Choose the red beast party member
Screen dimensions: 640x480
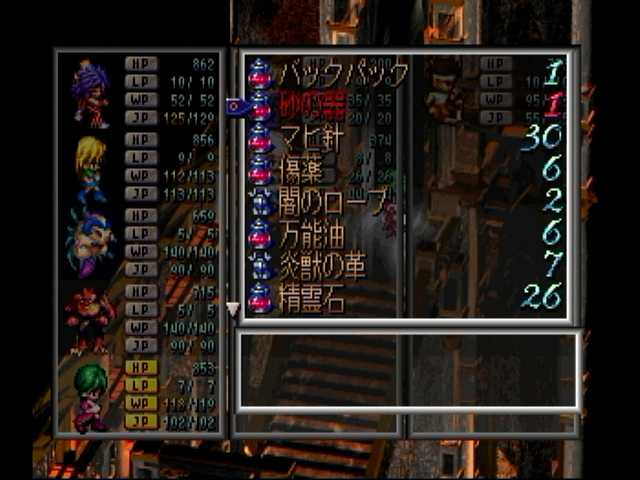pyautogui.click(x=91, y=320)
